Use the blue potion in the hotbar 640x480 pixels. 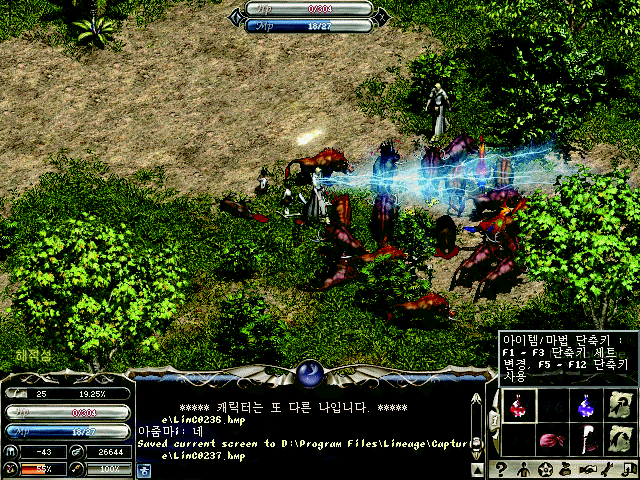click(x=585, y=405)
